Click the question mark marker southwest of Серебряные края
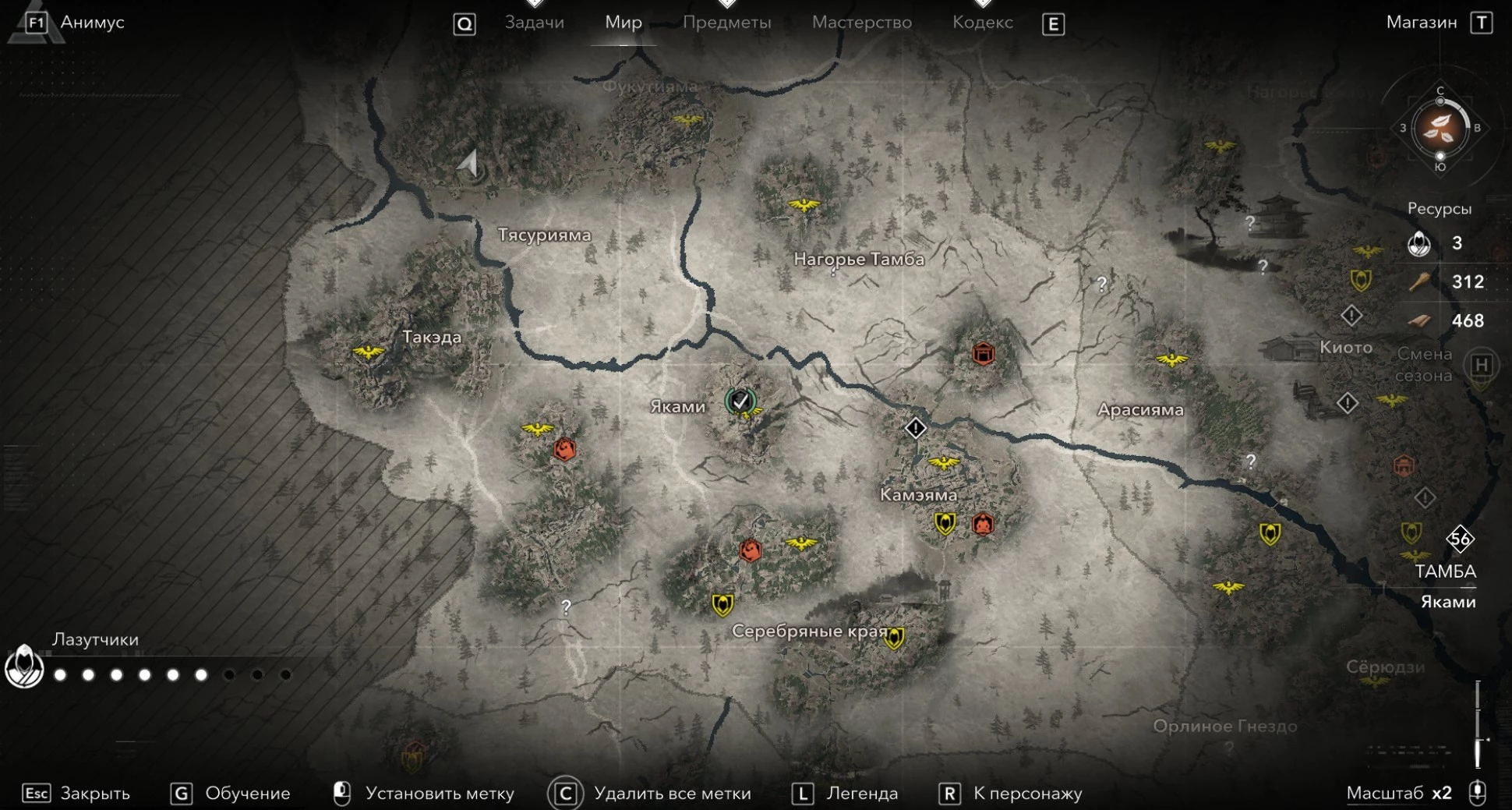 tap(567, 607)
